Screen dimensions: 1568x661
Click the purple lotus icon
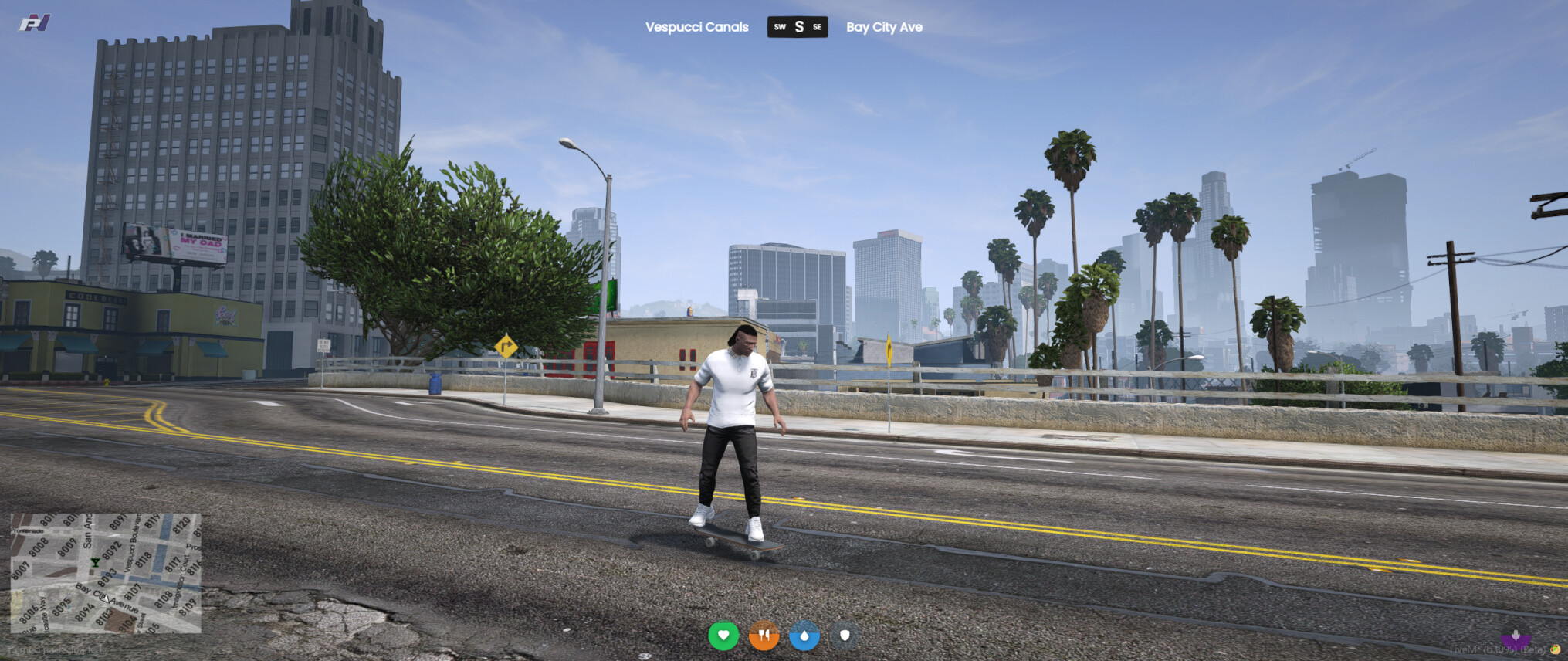[1516, 638]
